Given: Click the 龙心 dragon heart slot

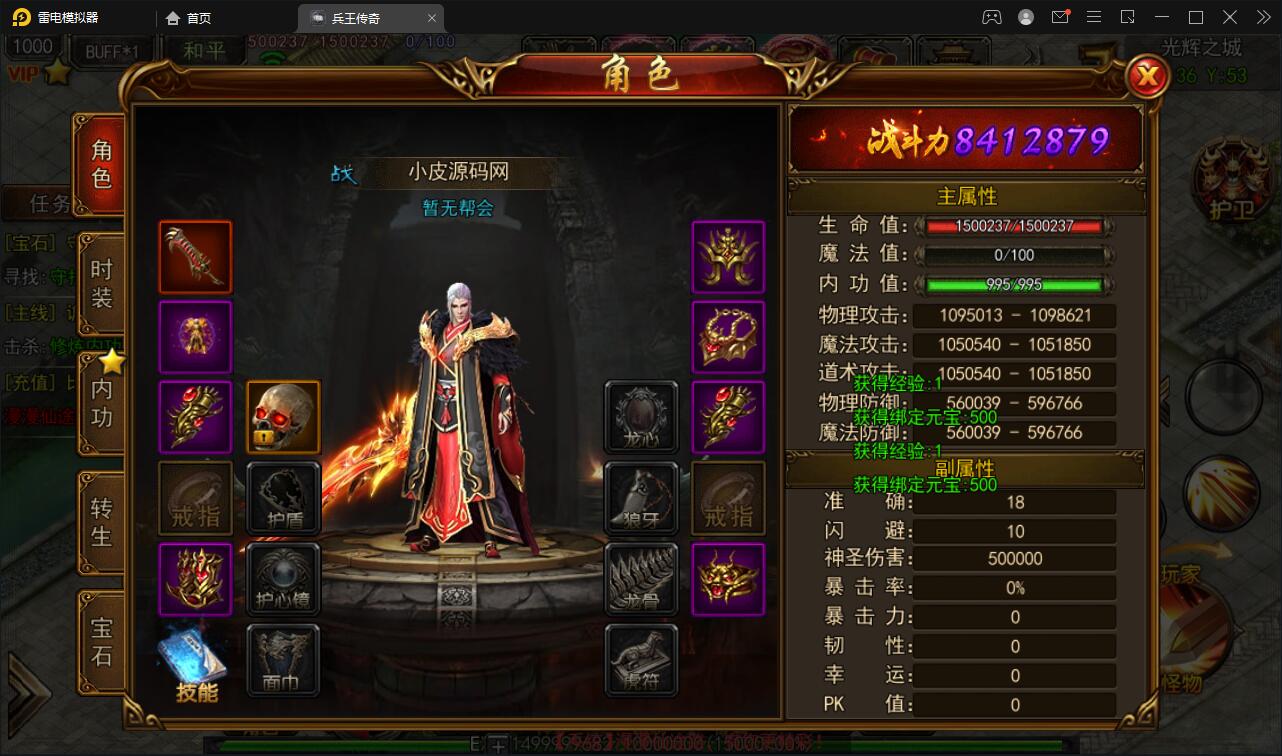Looking at the screenshot, I should coord(641,418).
